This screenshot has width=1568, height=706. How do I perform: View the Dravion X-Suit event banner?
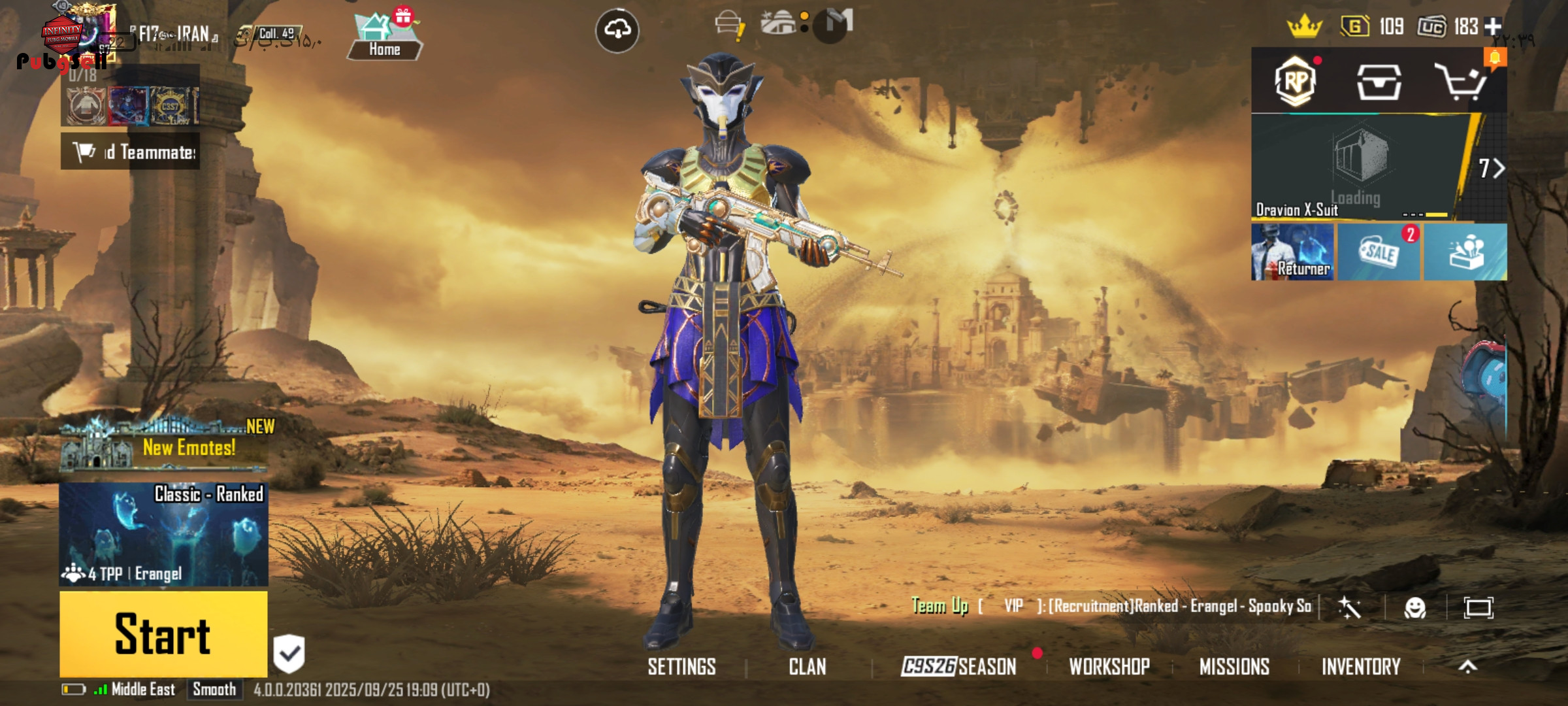pos(1359,167)
